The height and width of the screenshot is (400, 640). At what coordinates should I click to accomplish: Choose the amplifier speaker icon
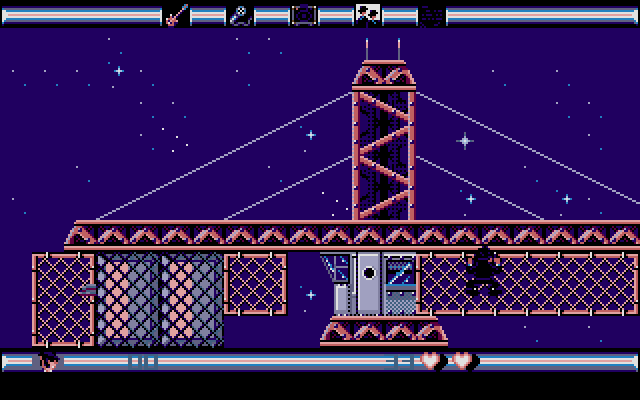(x=303, y=15)
